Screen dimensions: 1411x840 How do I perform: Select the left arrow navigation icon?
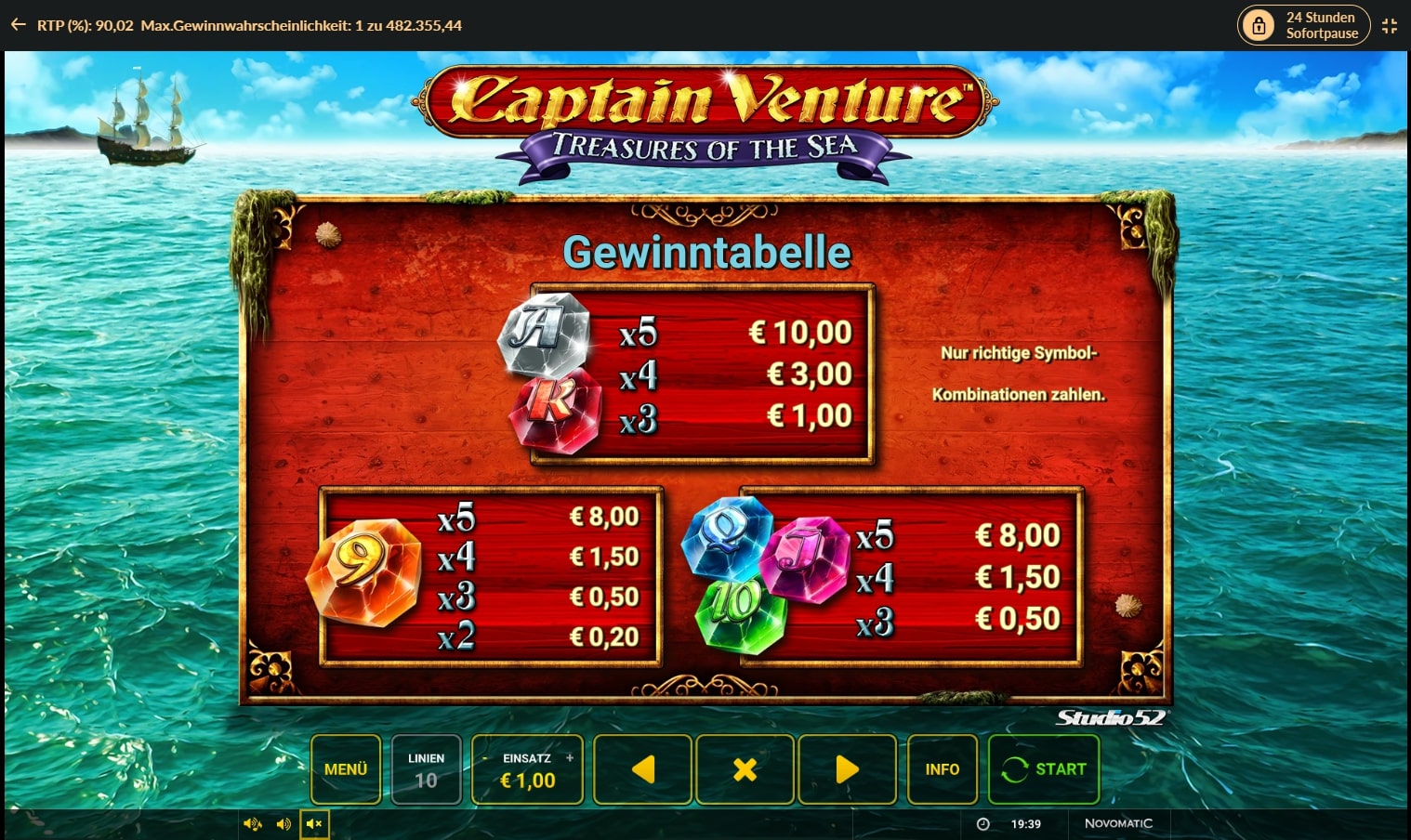click(x=642, y=769)
